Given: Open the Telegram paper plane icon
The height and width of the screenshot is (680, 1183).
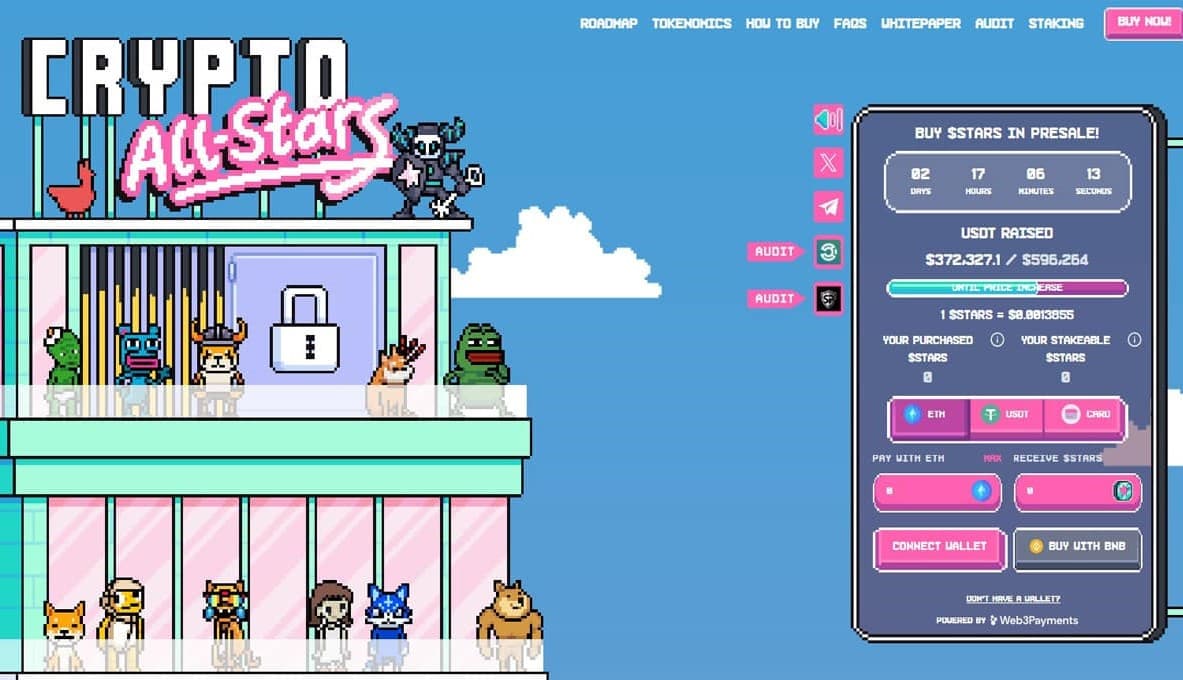Looking at the screenshot, I should [828, 207].
